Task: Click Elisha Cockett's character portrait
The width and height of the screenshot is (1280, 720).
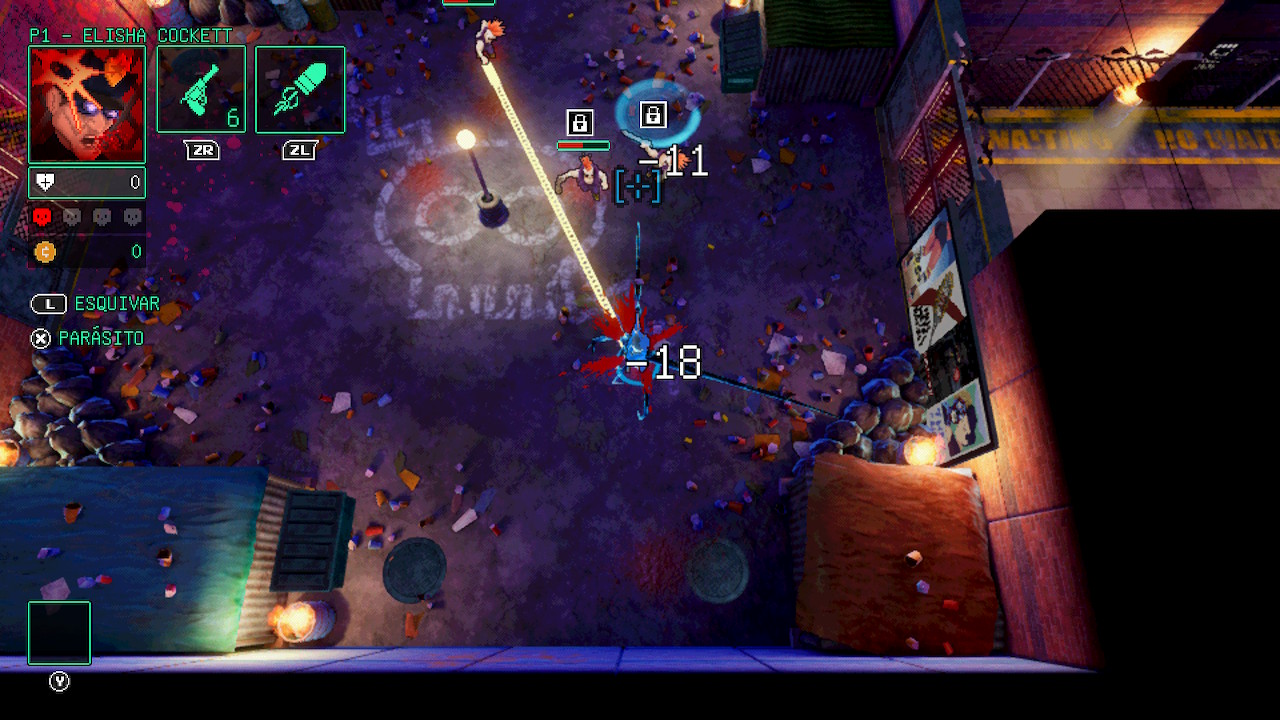Action: click(87, 104)
